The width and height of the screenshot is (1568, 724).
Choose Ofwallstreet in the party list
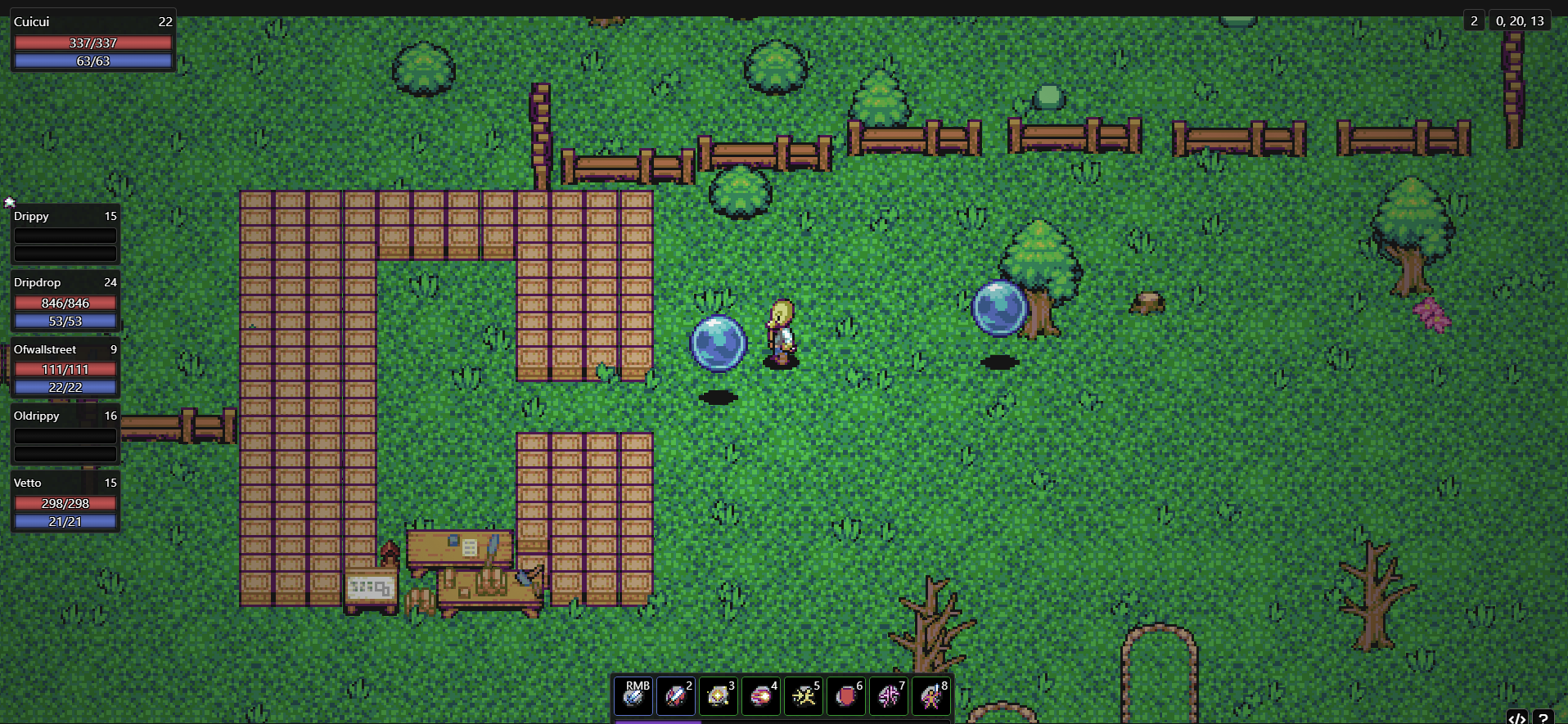click(x=65, y=369)
